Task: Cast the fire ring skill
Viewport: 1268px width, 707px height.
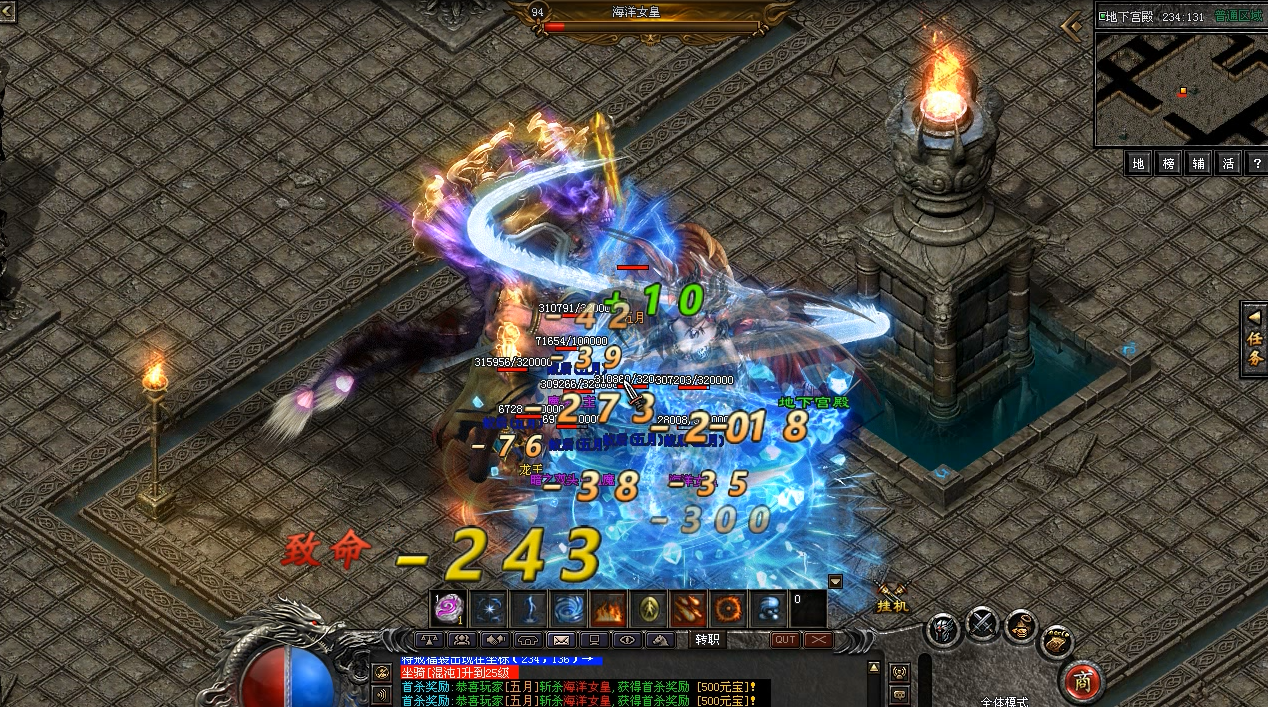Action: (729, 608)
